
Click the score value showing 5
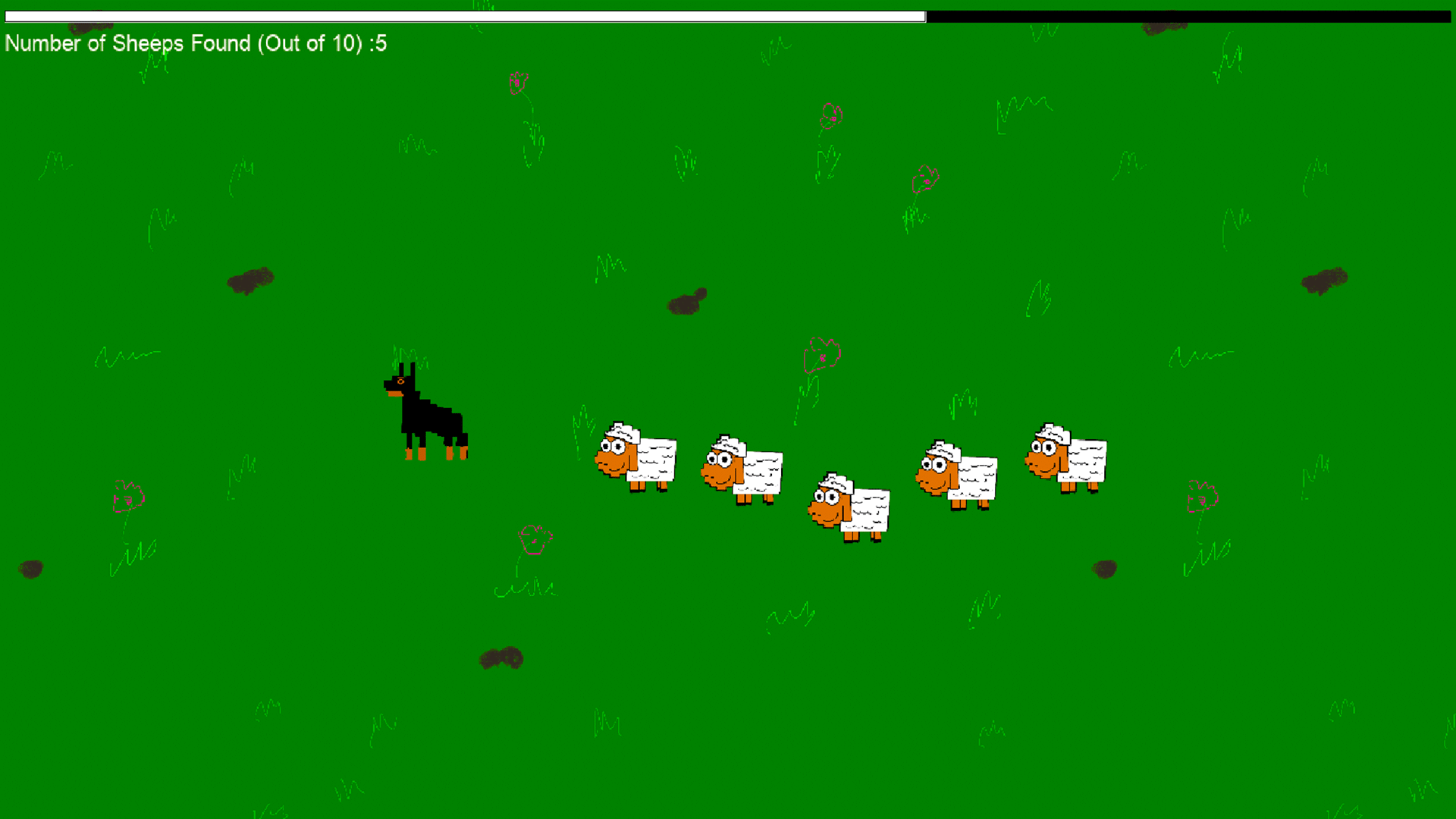(x=381, y=43)
